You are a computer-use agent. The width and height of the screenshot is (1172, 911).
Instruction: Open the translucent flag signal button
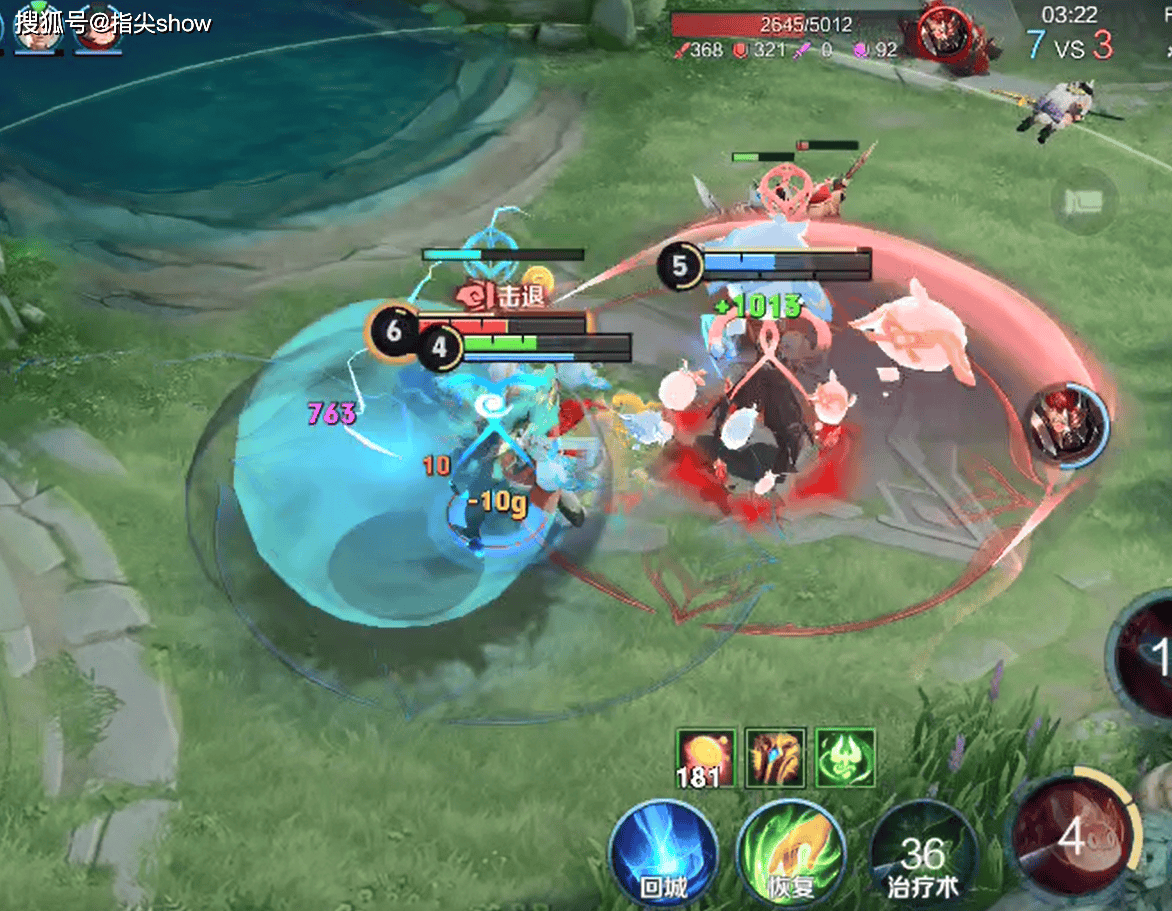(x=1084, y=201)
